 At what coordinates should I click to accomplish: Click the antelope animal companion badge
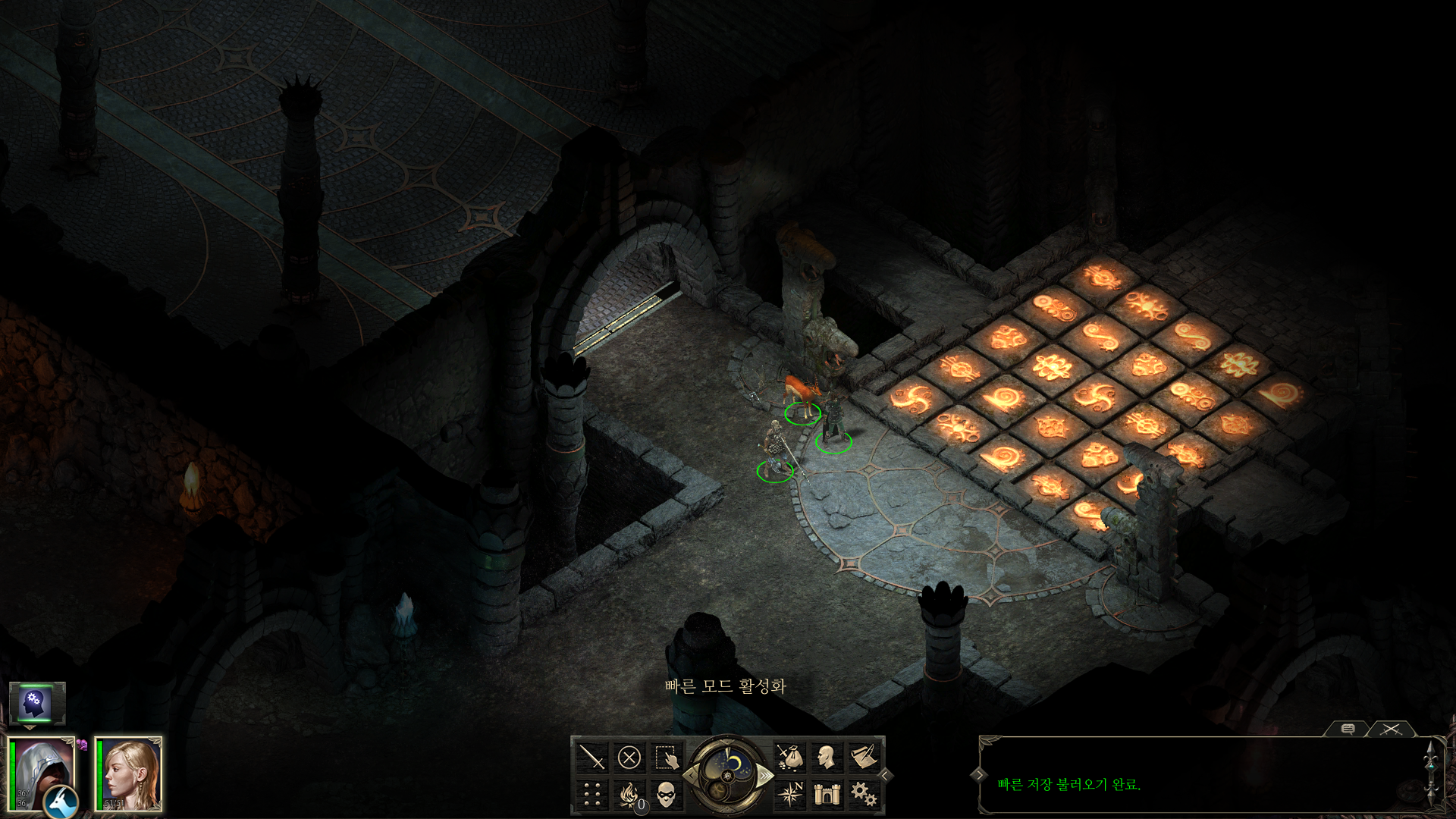tap(61, 802)
